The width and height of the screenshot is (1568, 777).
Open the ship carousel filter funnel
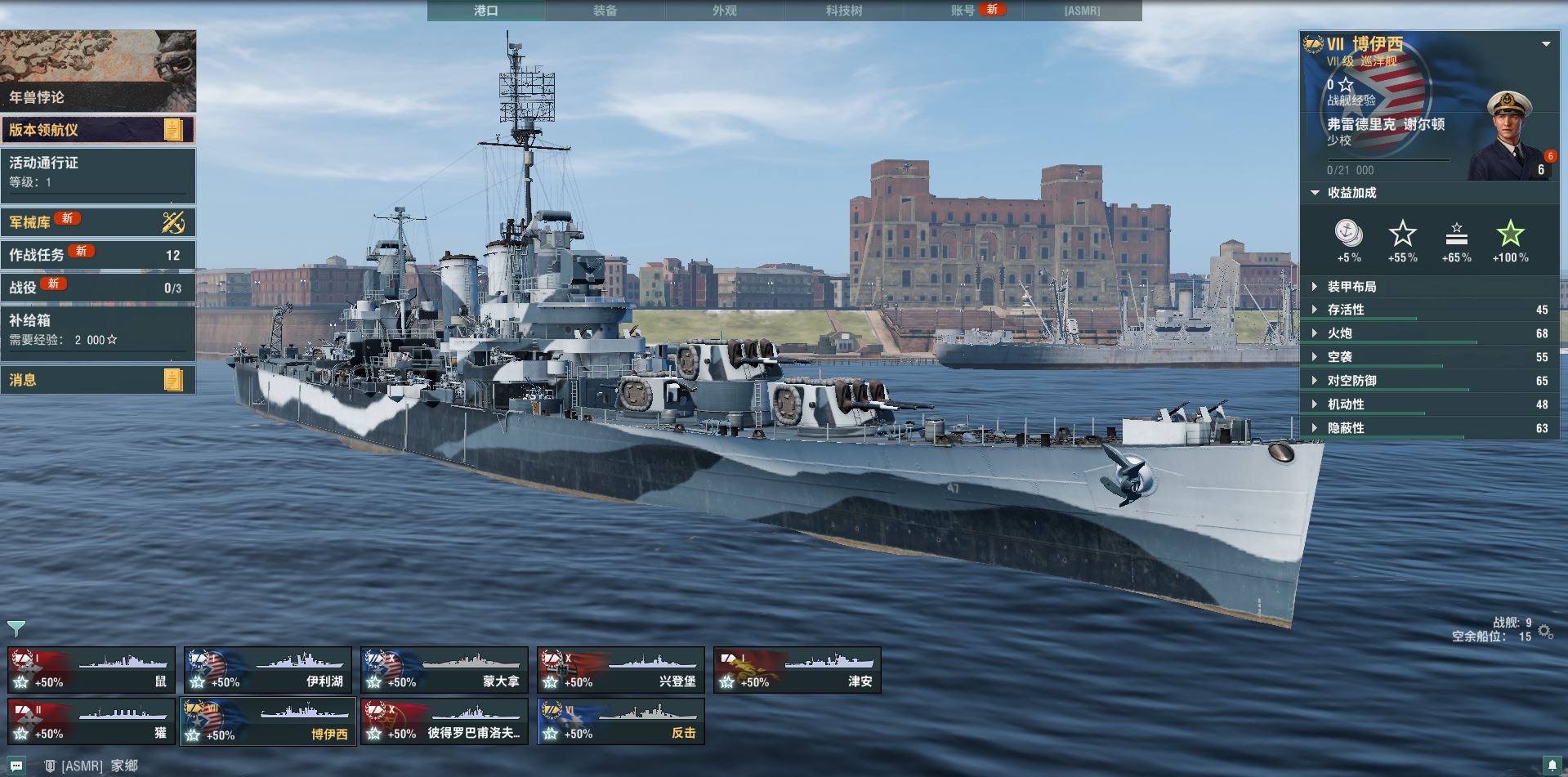[x=16, y=628]
